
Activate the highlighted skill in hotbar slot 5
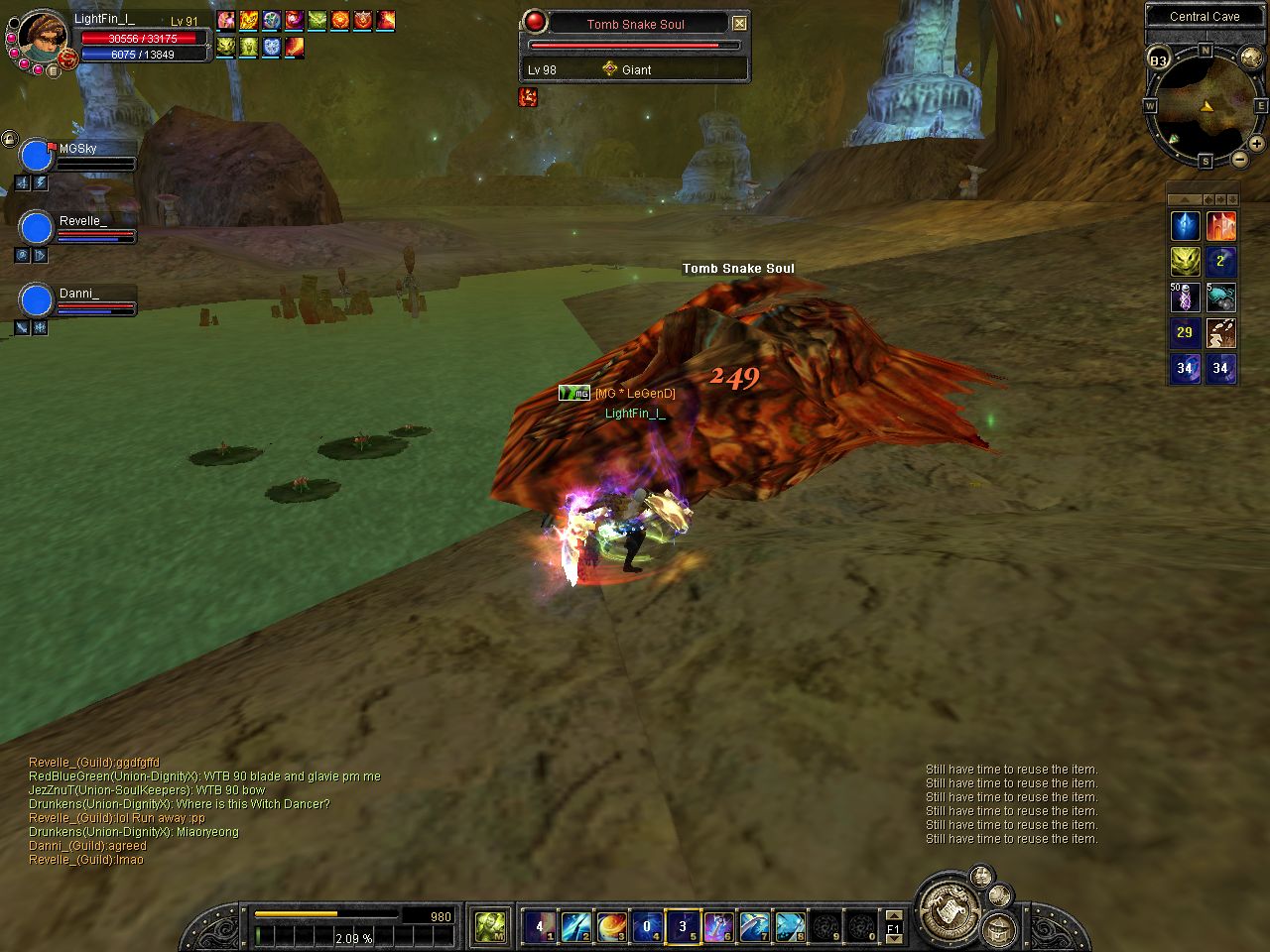[683, 927]
